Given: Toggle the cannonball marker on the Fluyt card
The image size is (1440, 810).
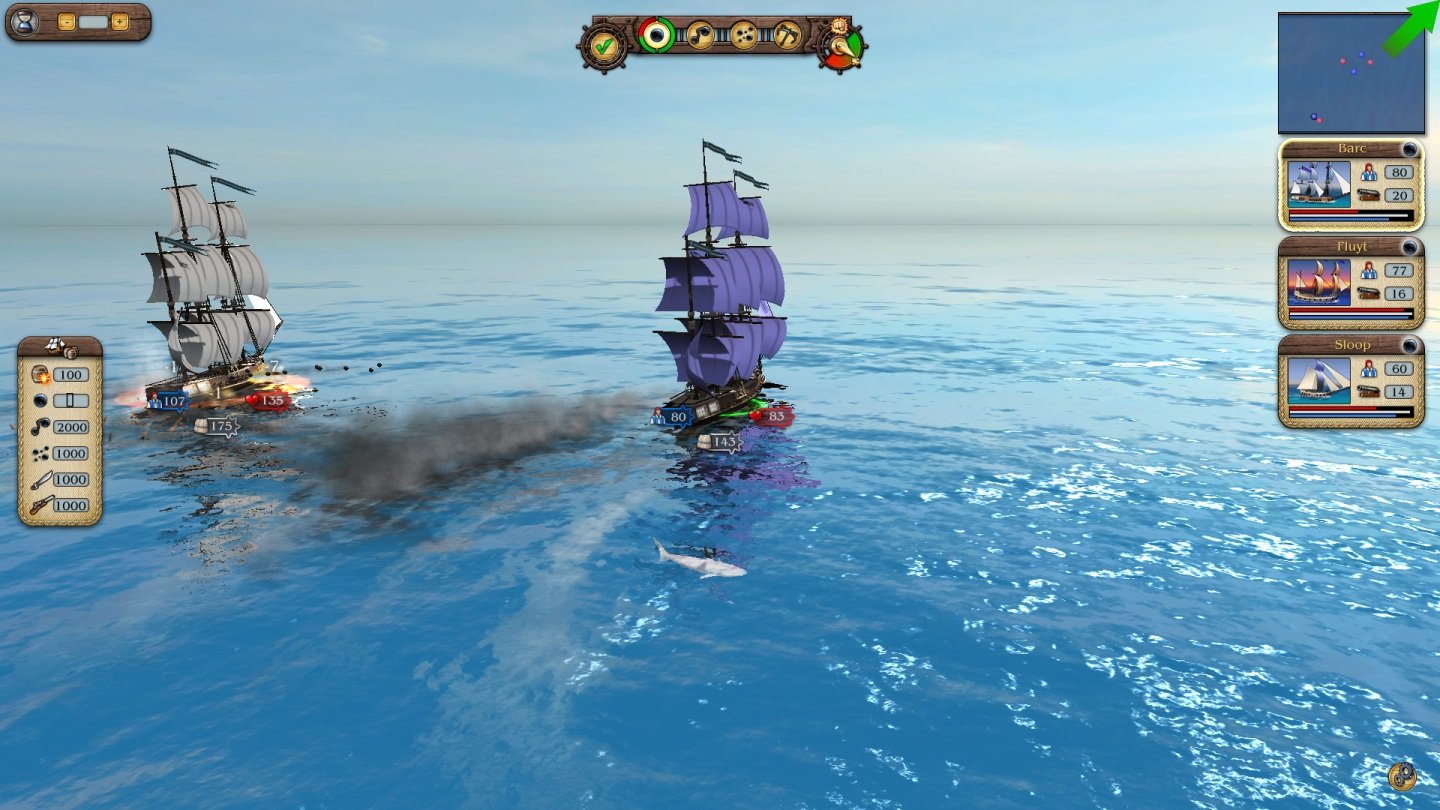Looking at the screenshot, I should click(x=1411, y=246).
